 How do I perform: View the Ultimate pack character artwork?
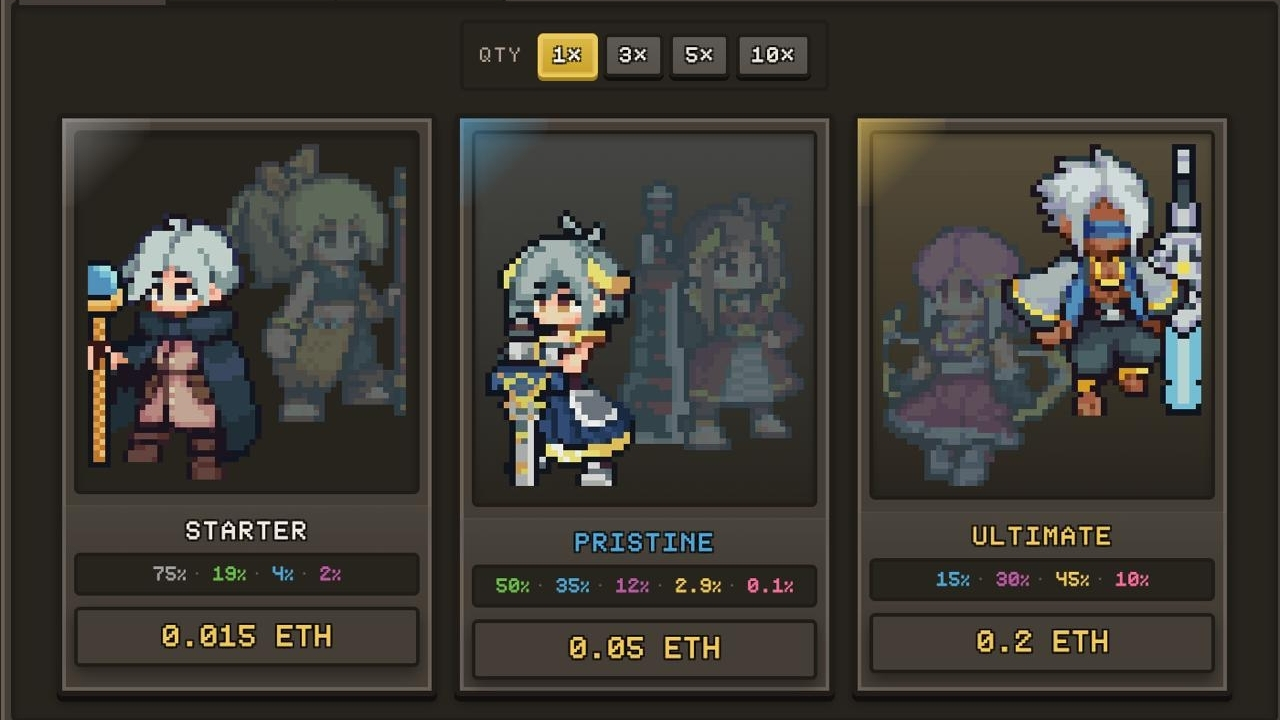coord(1041,314)
